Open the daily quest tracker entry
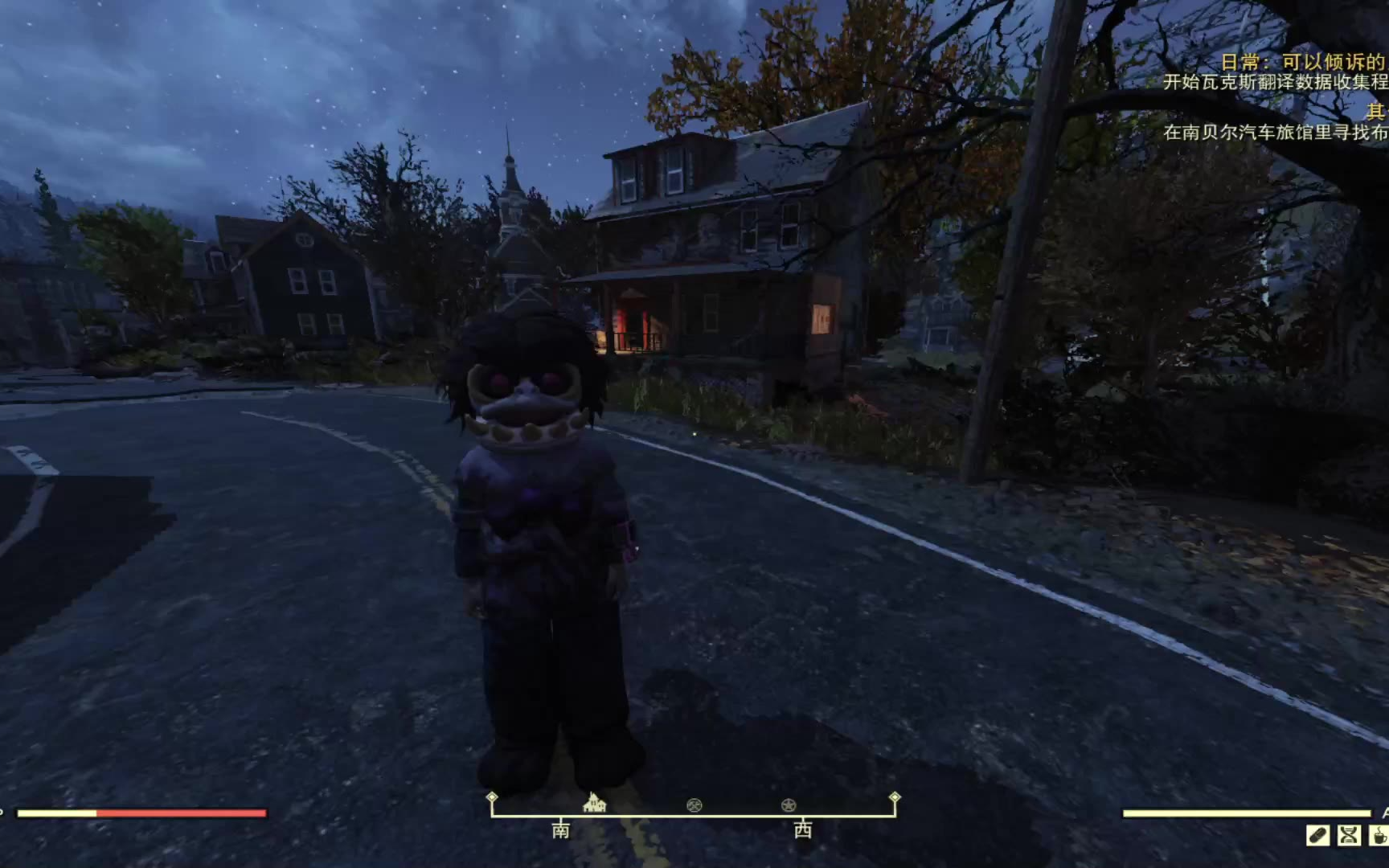This screenshot has width=1389, height=868. coord(1302,62)
